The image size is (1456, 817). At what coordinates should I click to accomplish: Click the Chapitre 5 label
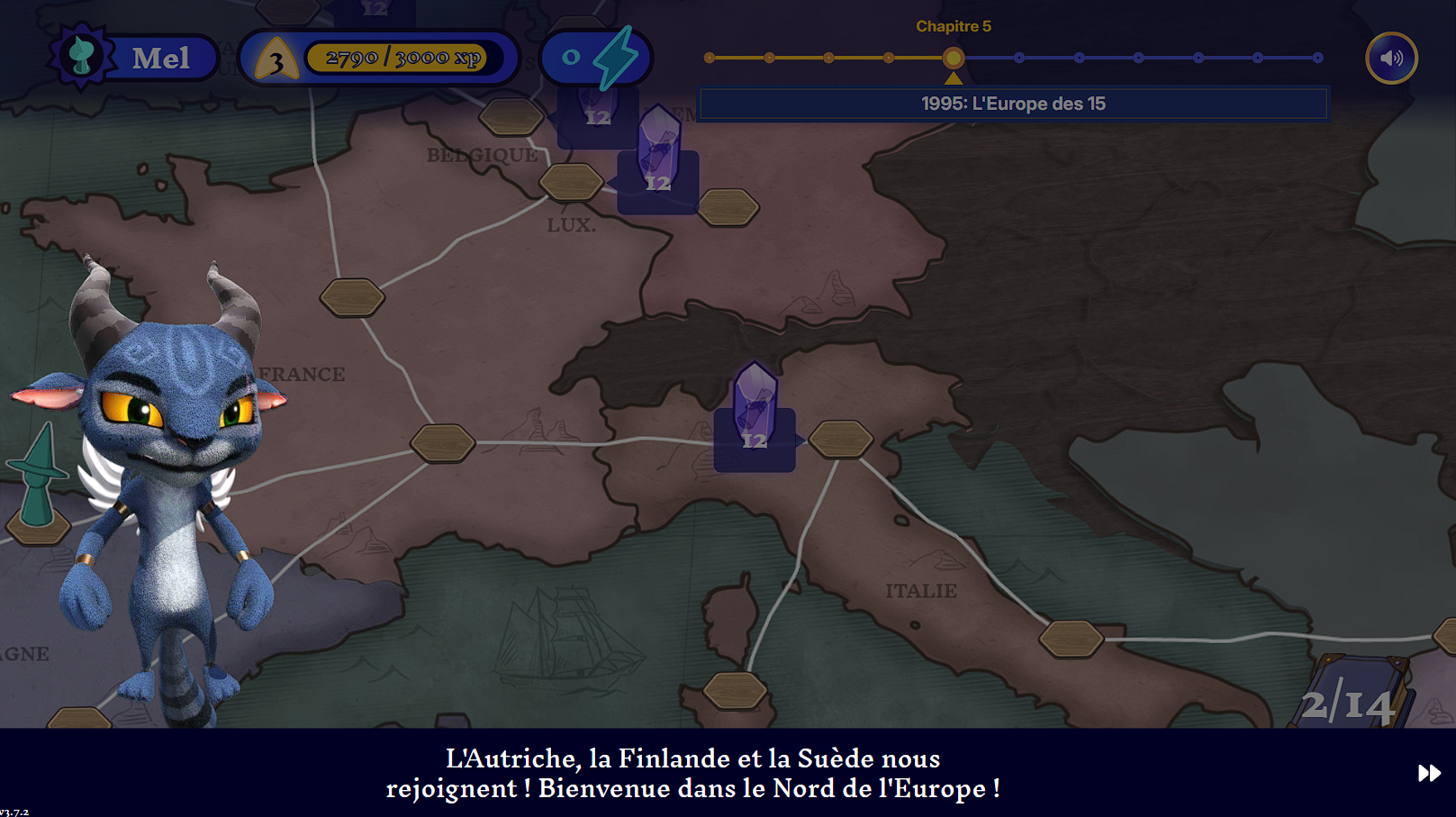tap(953, 26)
